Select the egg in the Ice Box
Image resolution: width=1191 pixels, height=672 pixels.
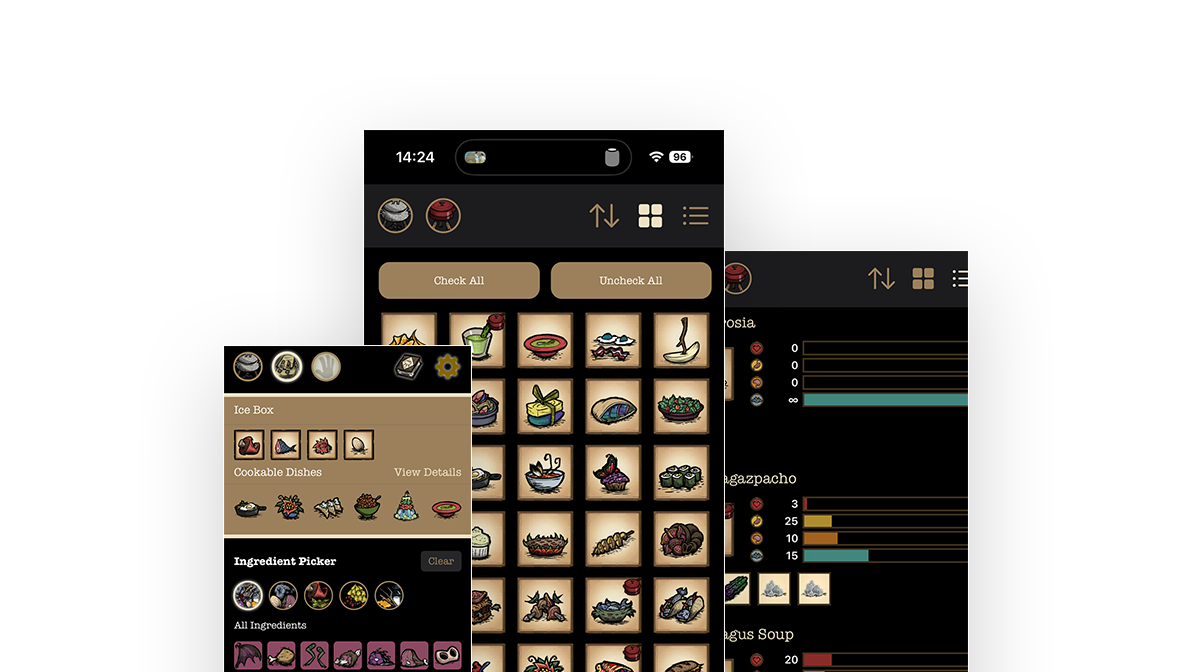pos(358,444)
